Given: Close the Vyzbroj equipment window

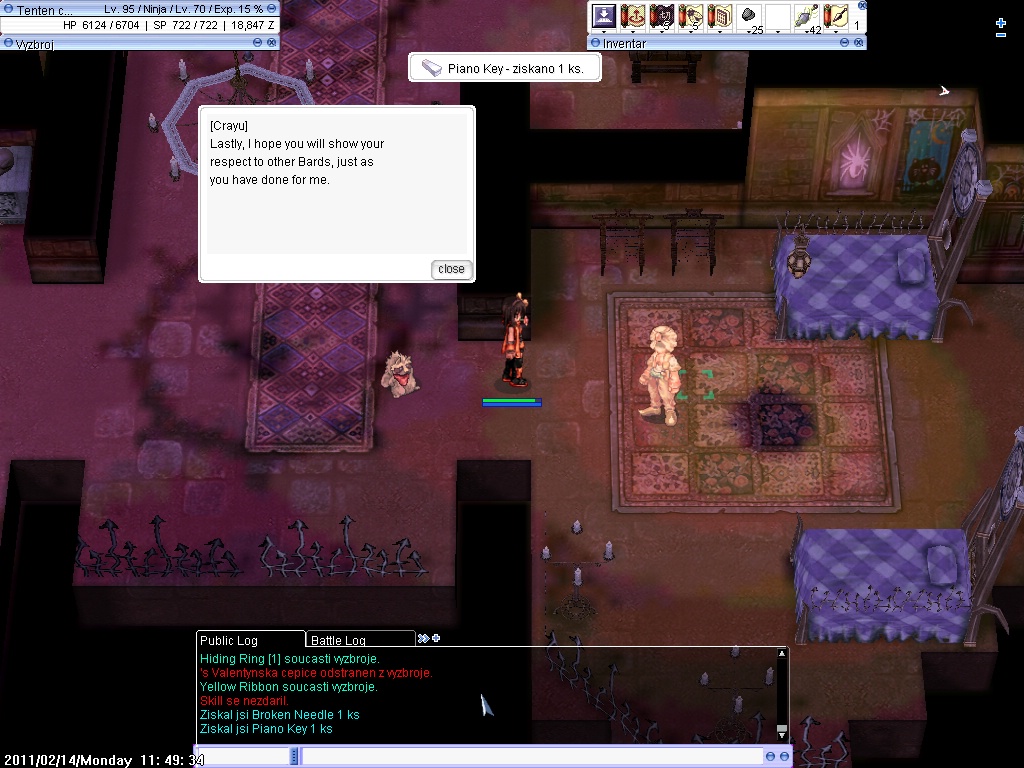Looking at the screenshot, I should click(272, 43).
